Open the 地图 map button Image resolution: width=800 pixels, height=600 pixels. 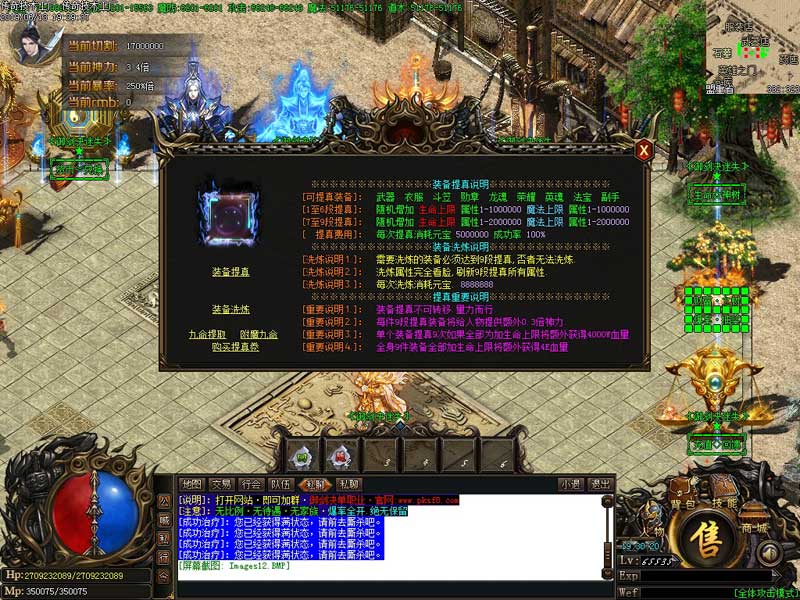point(191,484)
